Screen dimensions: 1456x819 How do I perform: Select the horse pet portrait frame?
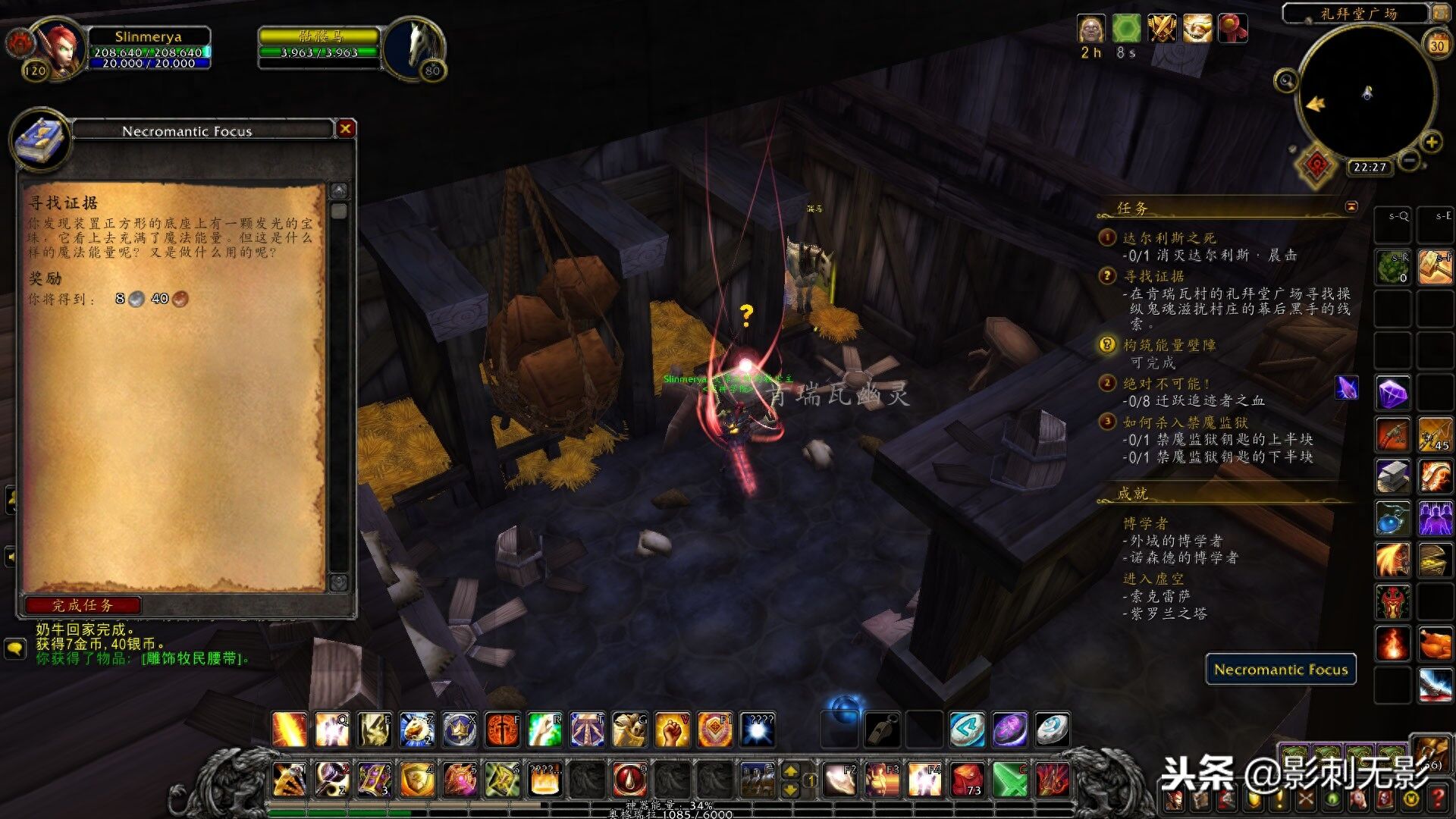pos(415,47)
